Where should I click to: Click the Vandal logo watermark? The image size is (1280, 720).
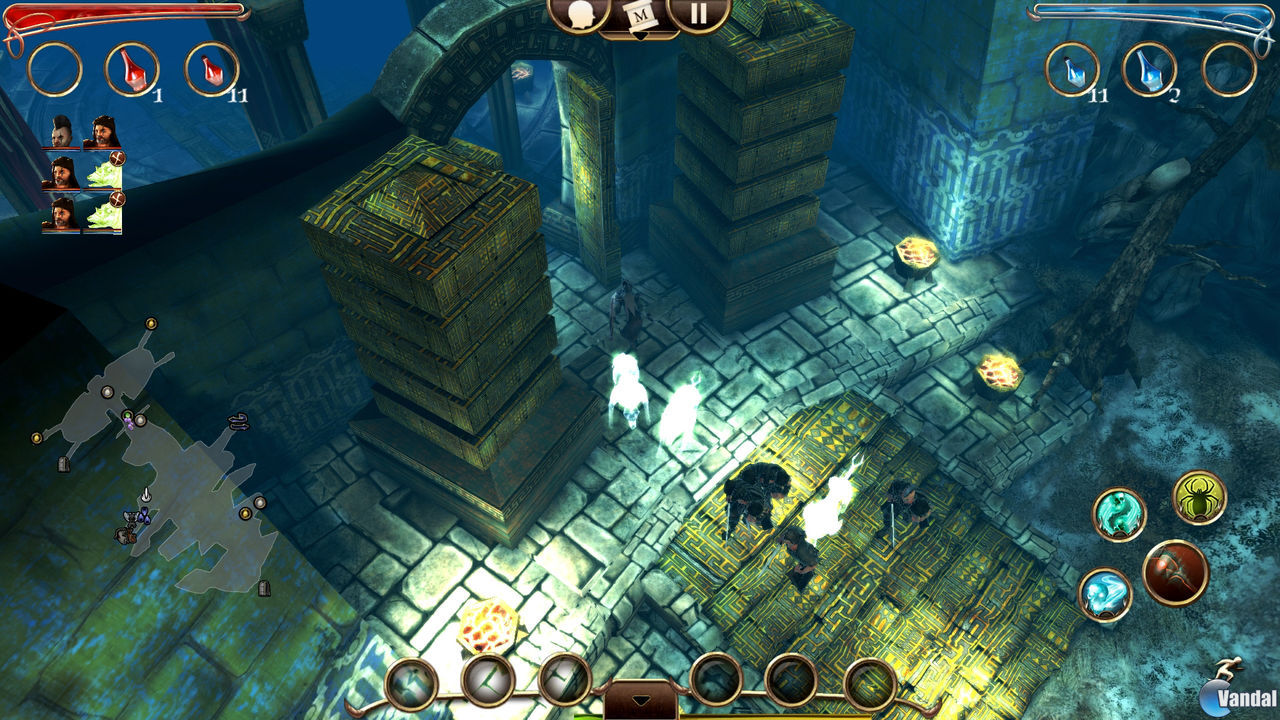coord(1234,698)
